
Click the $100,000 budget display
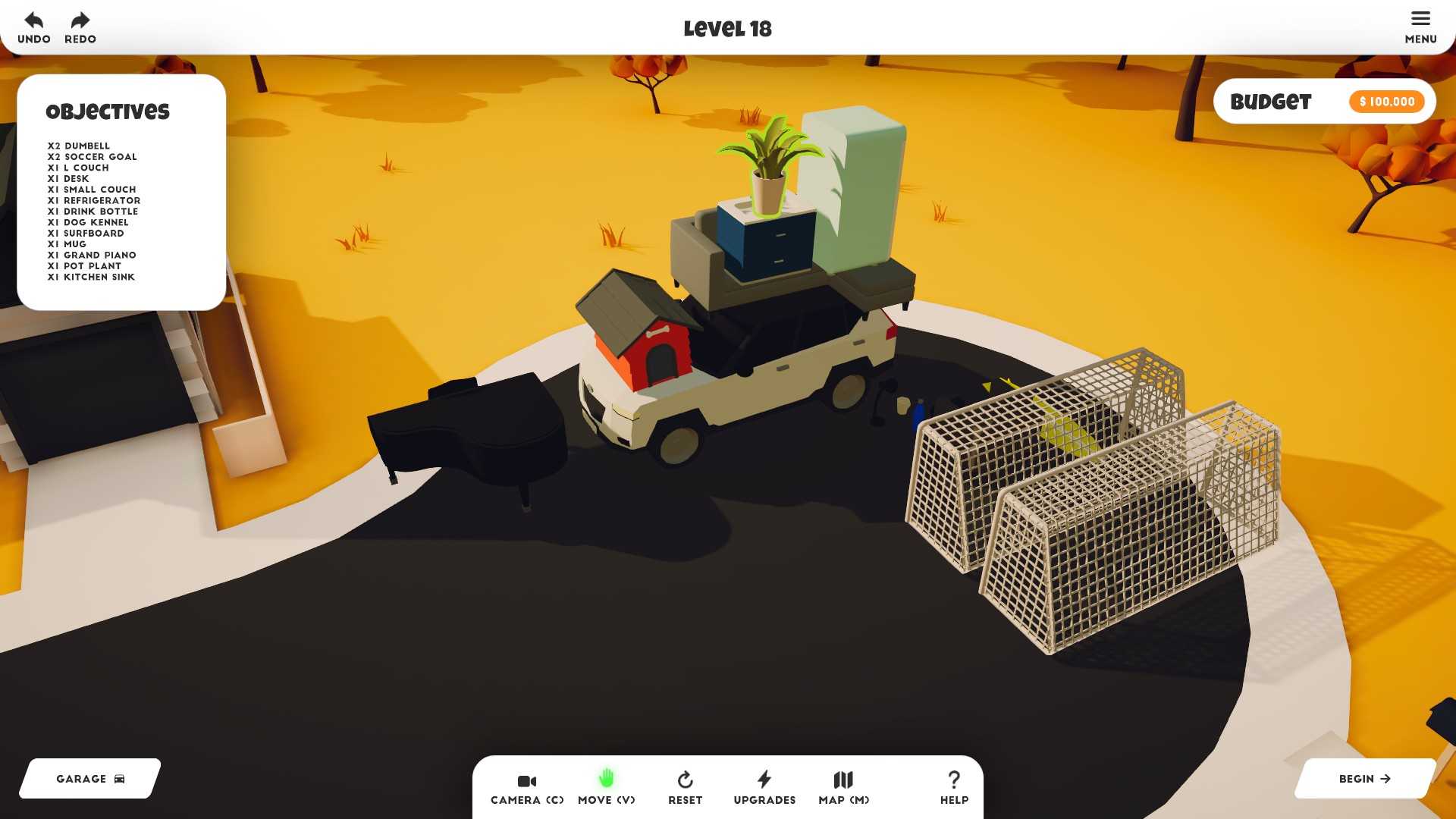(x=1386, y=101)
